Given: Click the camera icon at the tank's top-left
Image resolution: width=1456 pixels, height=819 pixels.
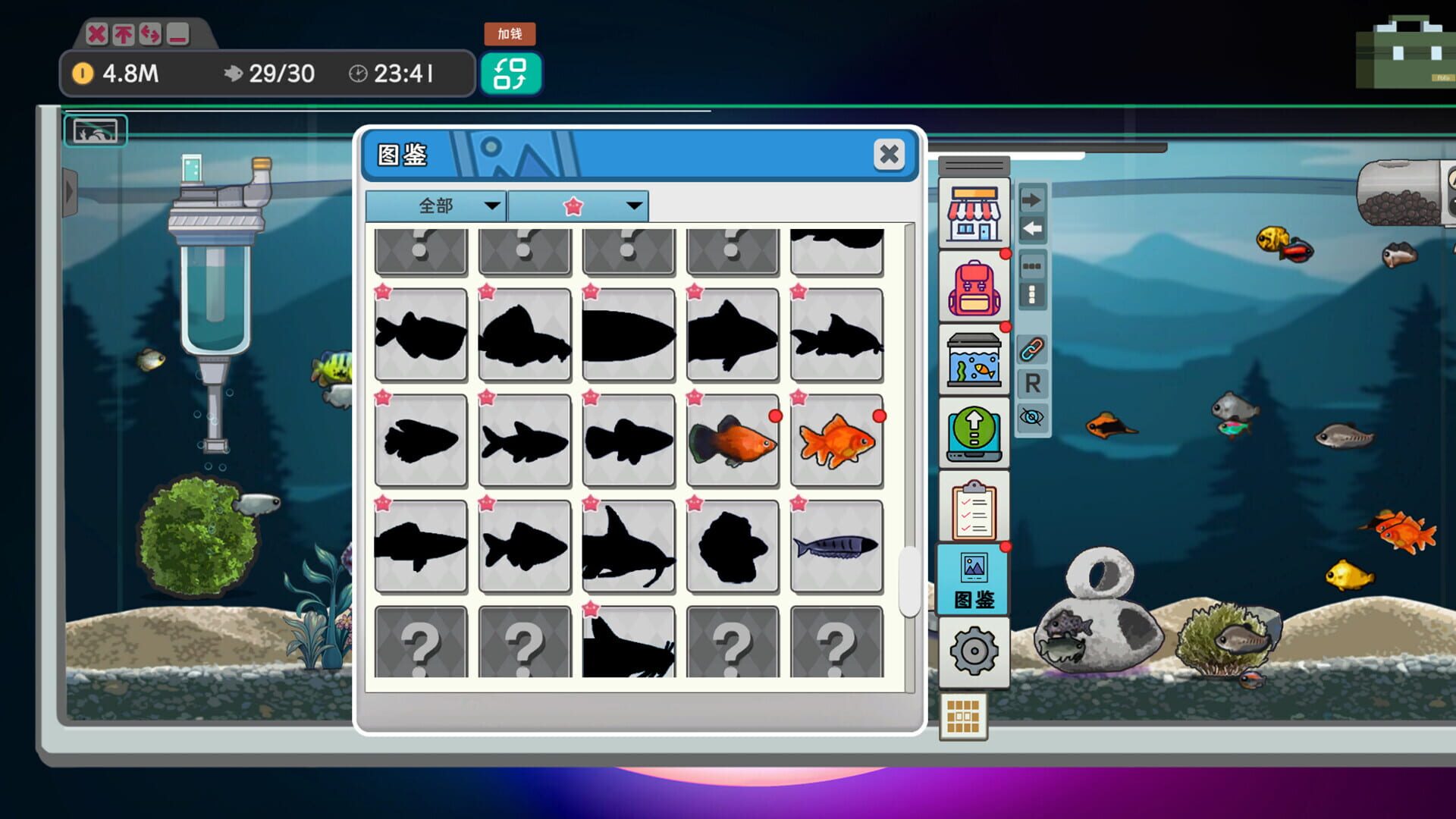Looking at the screenshot, I should [x=97, y=130].
